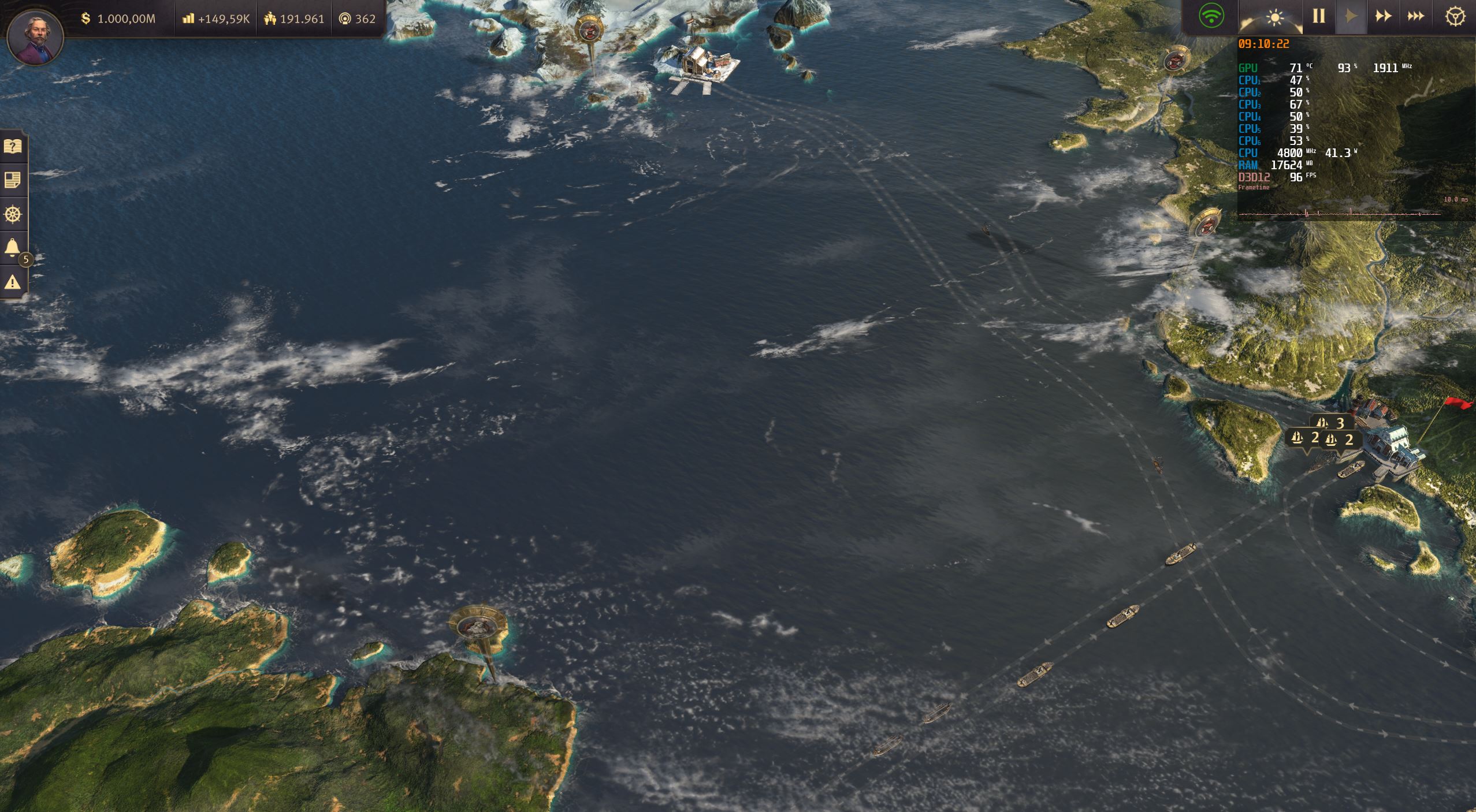Click the day-night cycle sun indicator
Viewport: 1476px width, 812px height.
(1275, 17)
